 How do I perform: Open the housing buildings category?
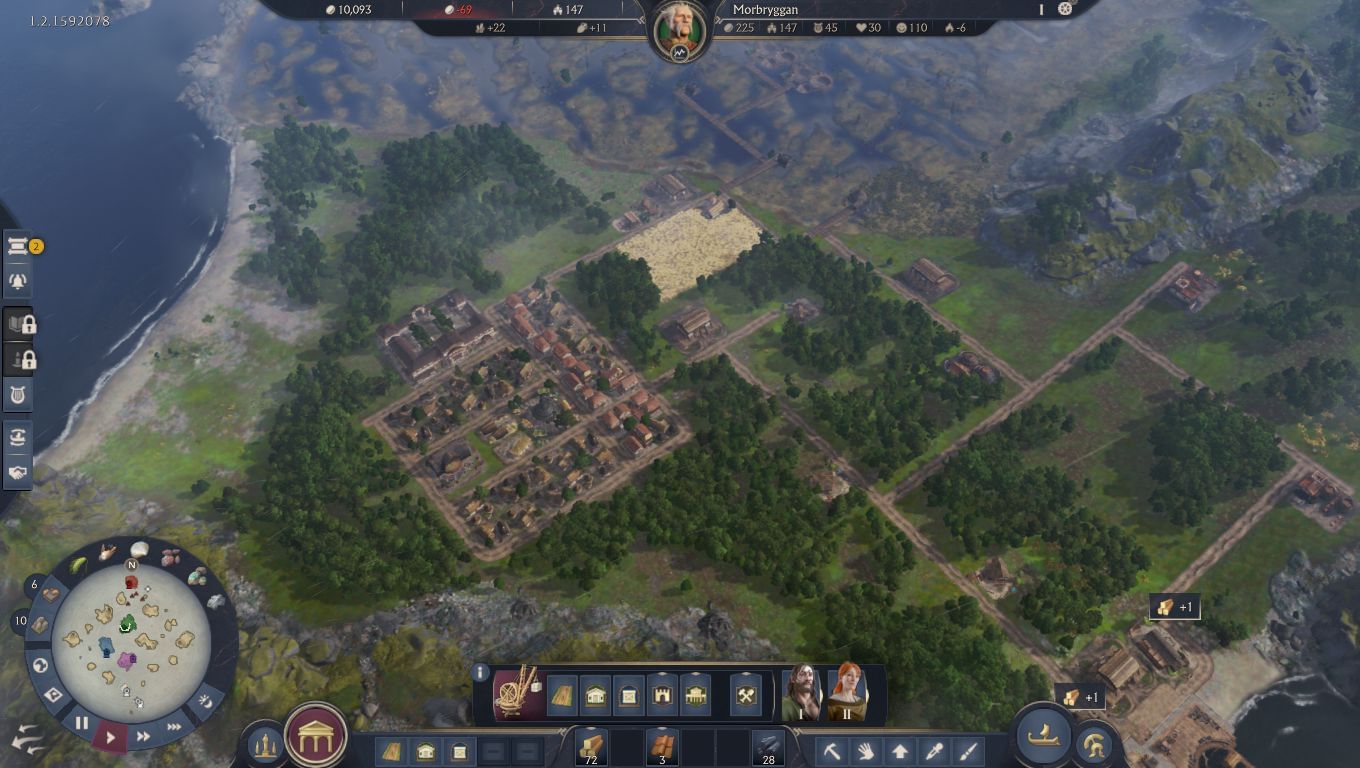coord(594,695)
